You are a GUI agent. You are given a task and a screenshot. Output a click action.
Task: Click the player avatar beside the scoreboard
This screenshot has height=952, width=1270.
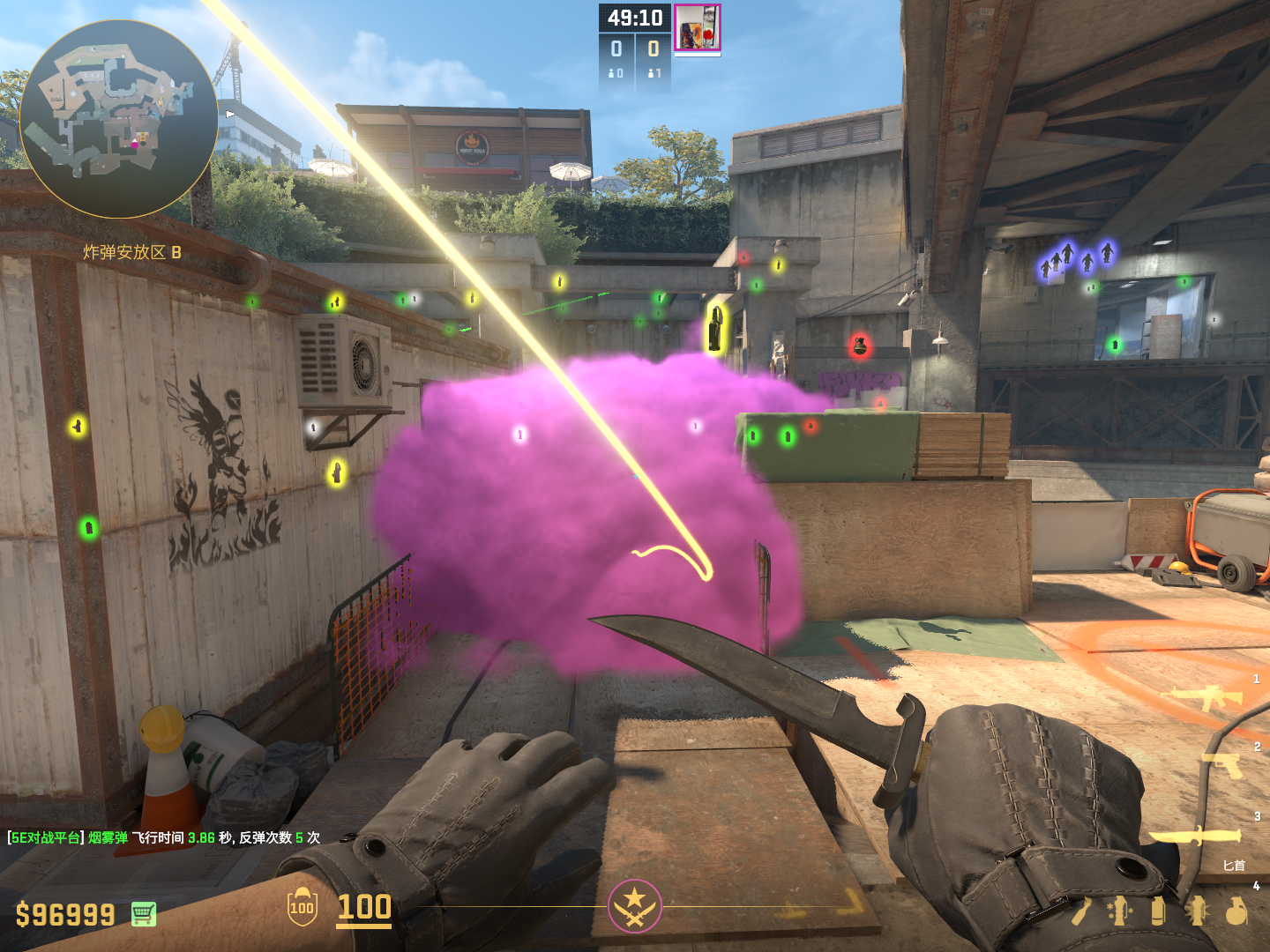[698, 27]
